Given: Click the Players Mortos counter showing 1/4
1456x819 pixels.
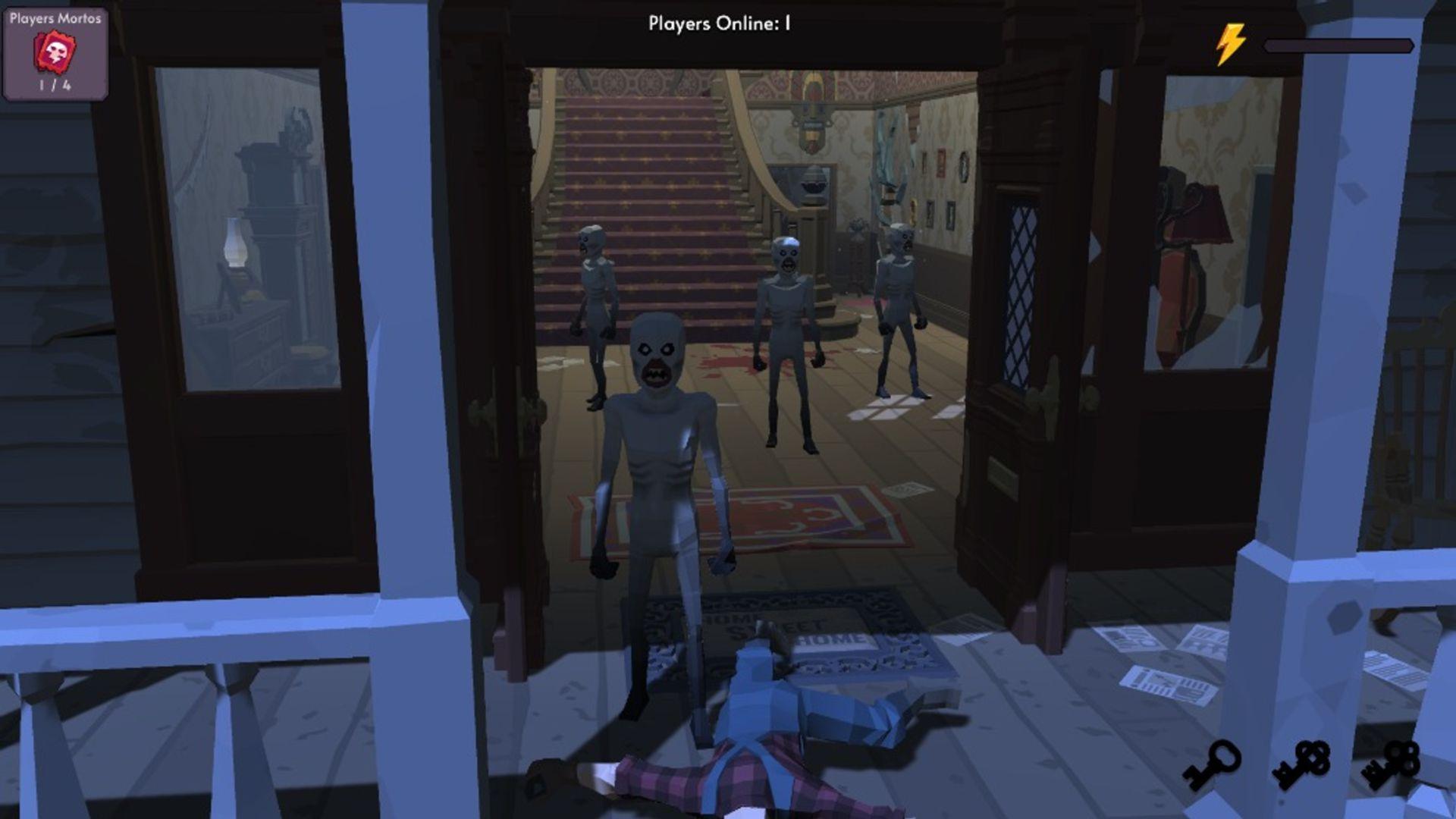Looking at the screenshot, I should 53,86.
